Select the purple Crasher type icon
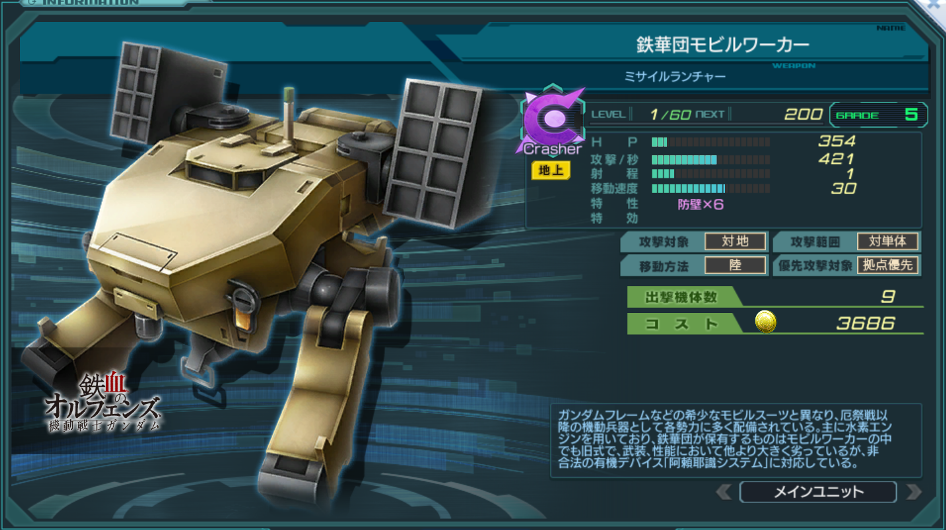The height and width of the screenshot is (530, 946). point(551,120)
